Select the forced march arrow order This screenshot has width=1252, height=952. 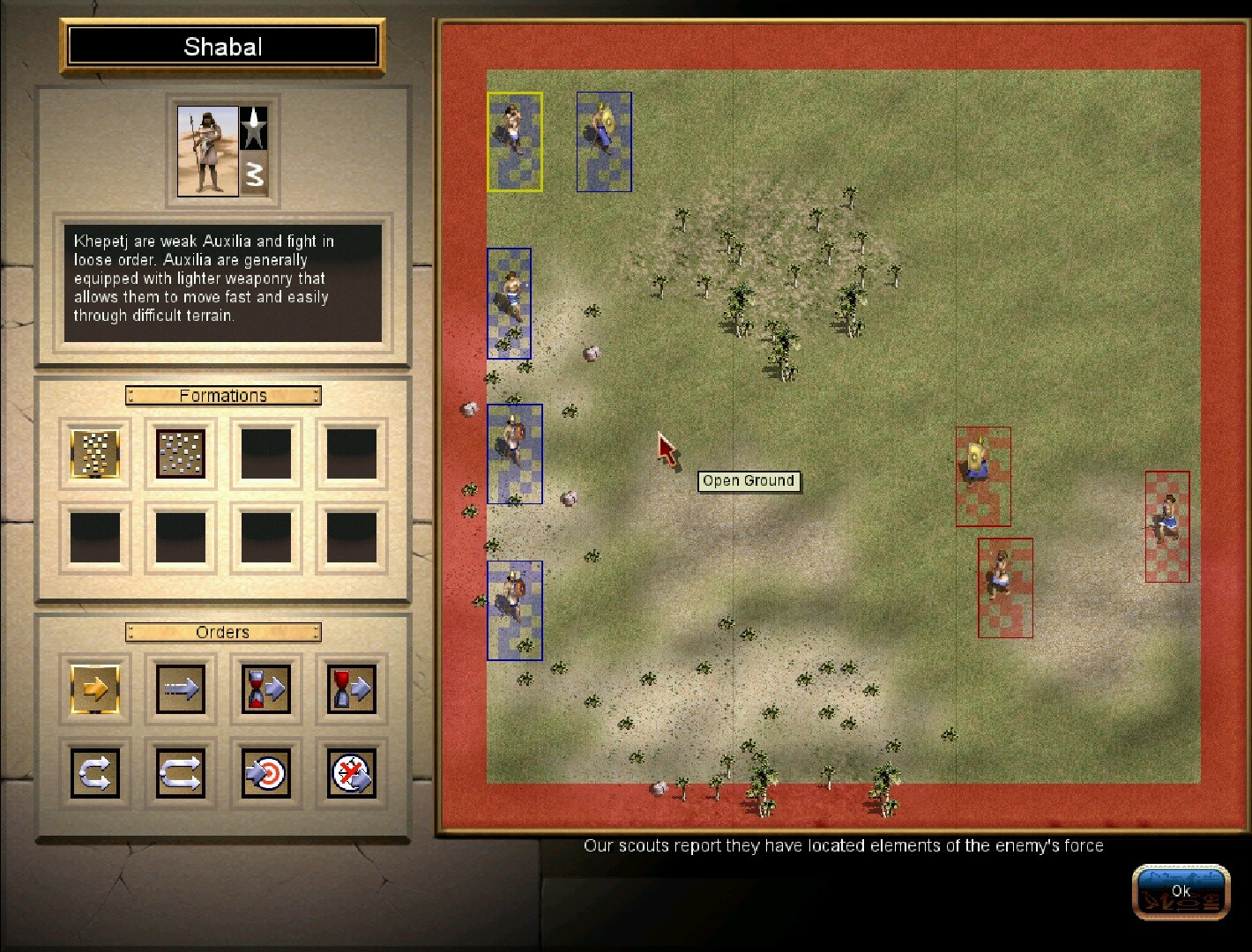[x=179, y=689]
